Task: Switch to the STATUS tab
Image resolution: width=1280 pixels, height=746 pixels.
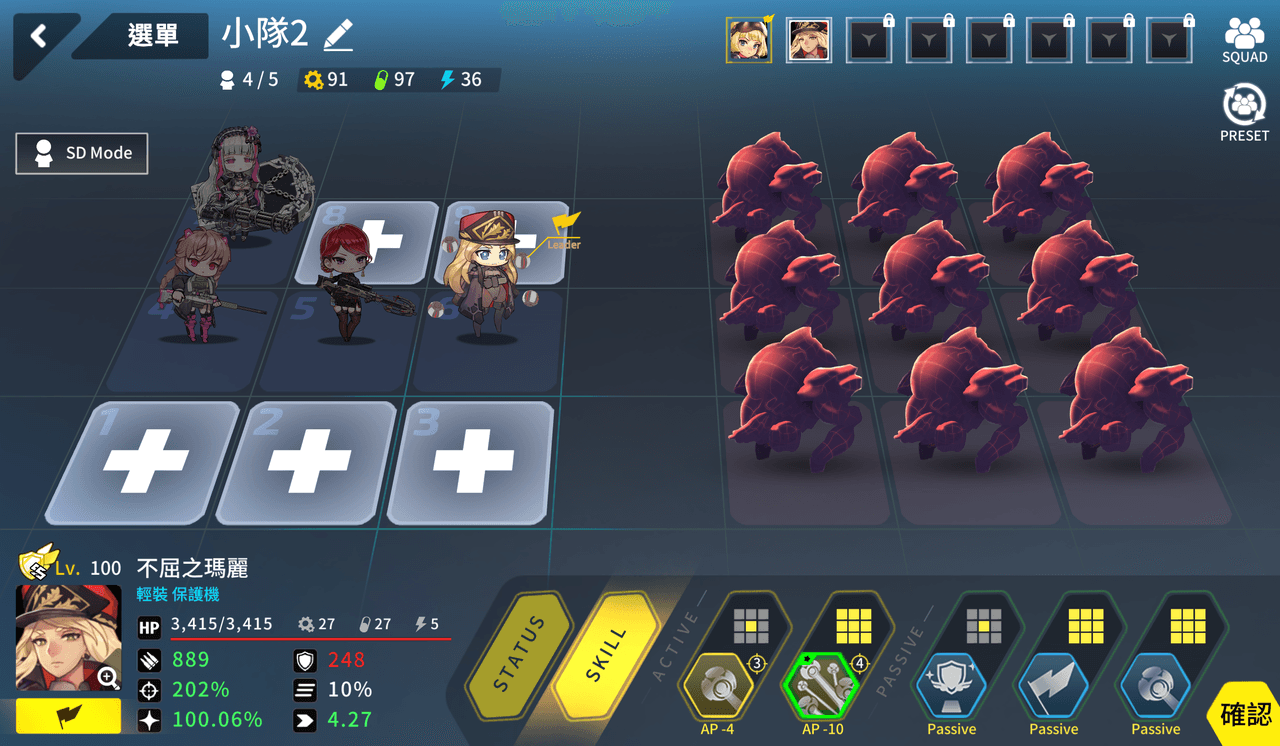Action: 519,655
